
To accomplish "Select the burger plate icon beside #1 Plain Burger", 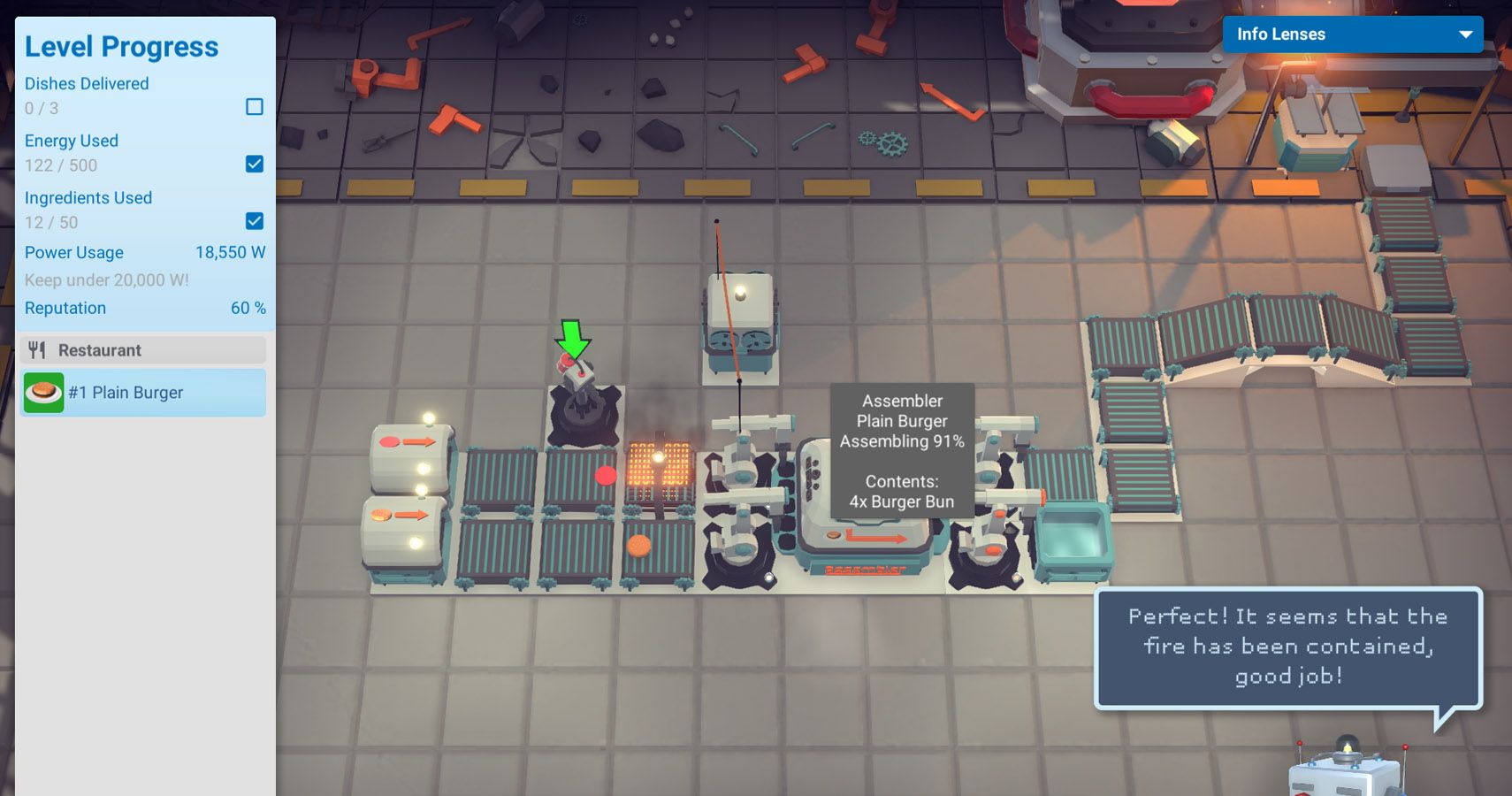I will 42,392.
